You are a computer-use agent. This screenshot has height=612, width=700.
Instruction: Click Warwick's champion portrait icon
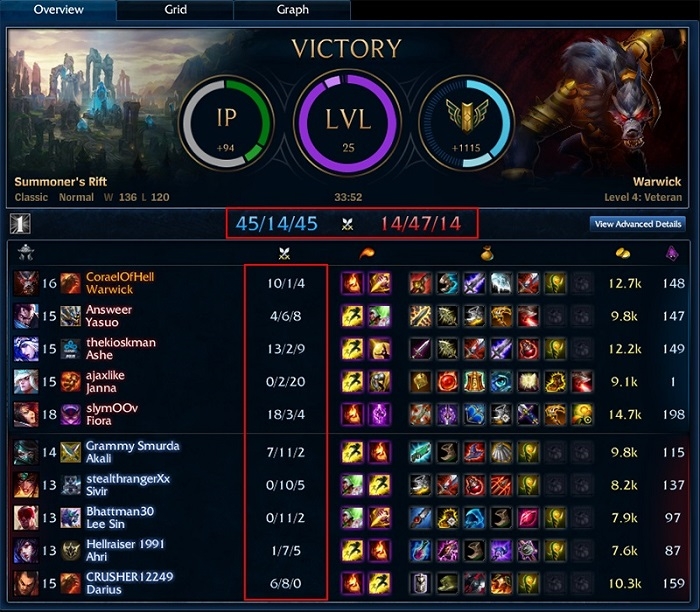tap(26, 283)
